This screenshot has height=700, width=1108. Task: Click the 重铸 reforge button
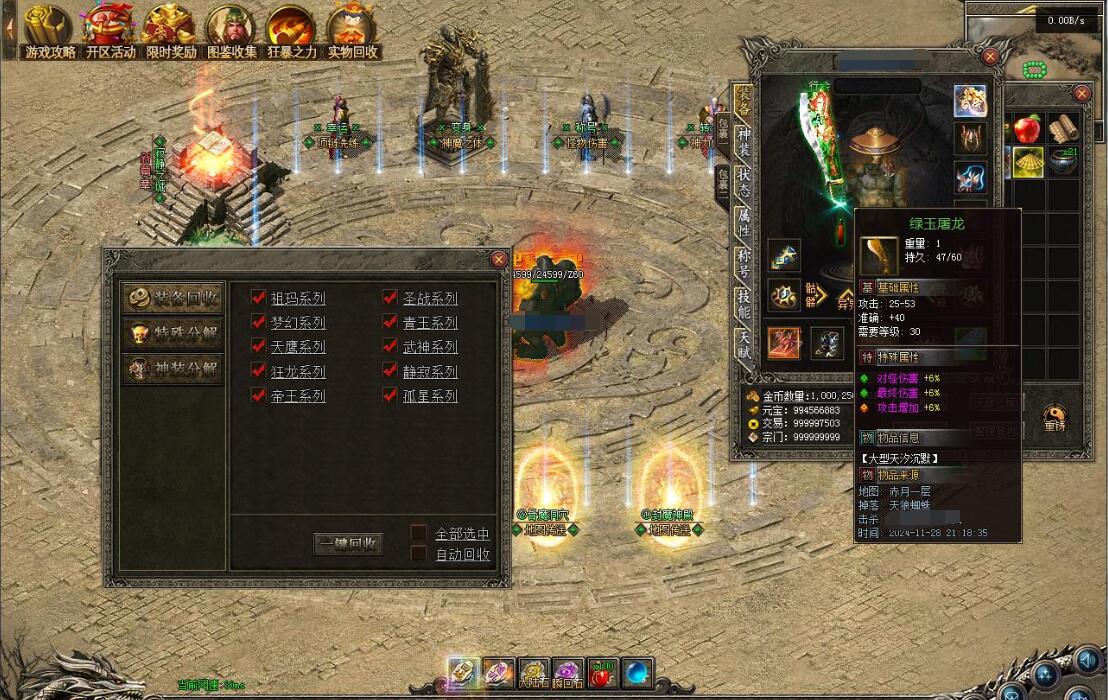1054,416
